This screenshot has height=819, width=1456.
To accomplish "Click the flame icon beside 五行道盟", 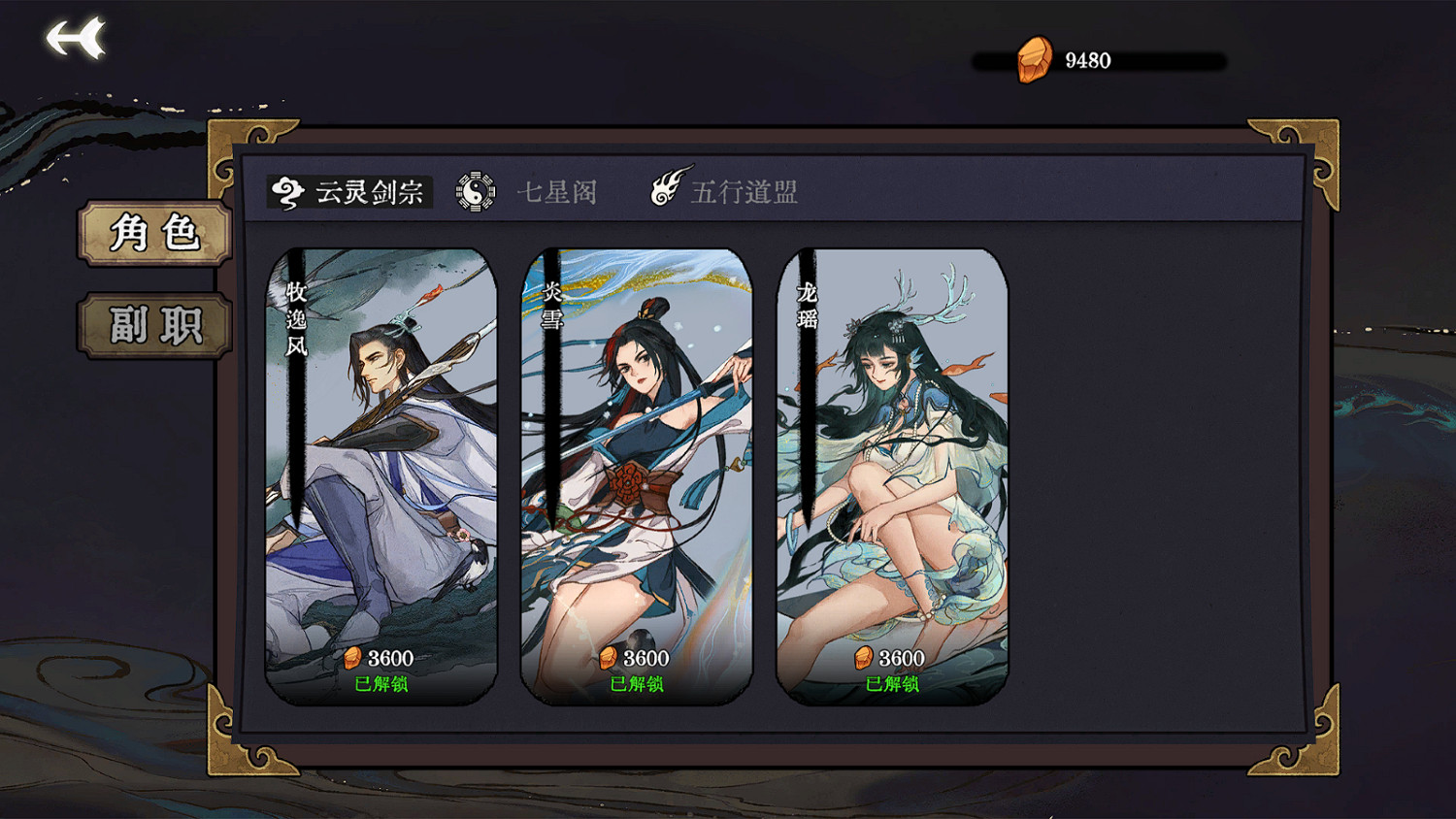I will [668, 186].
